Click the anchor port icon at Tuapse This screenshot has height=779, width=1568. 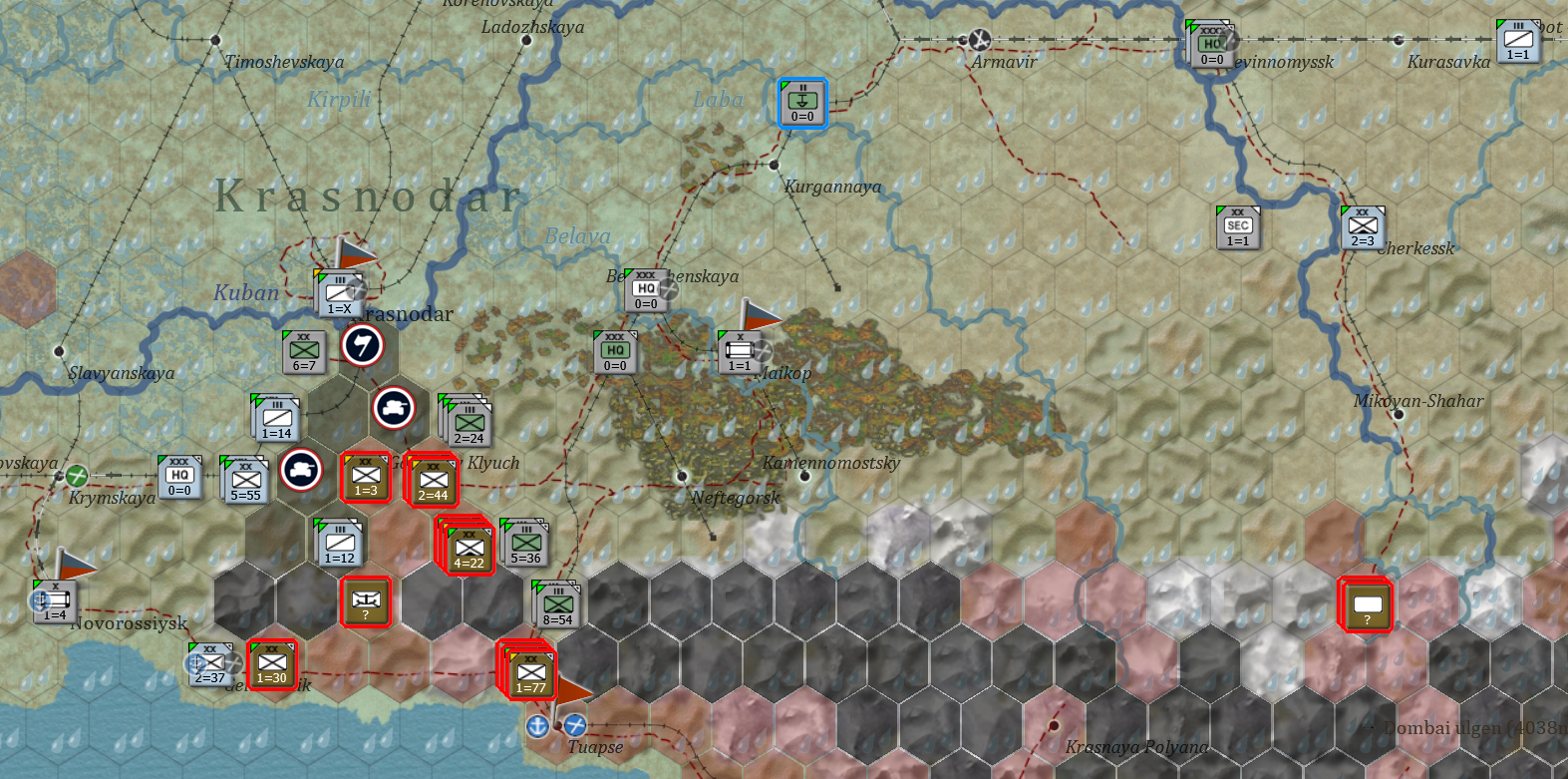coord(536,726)
